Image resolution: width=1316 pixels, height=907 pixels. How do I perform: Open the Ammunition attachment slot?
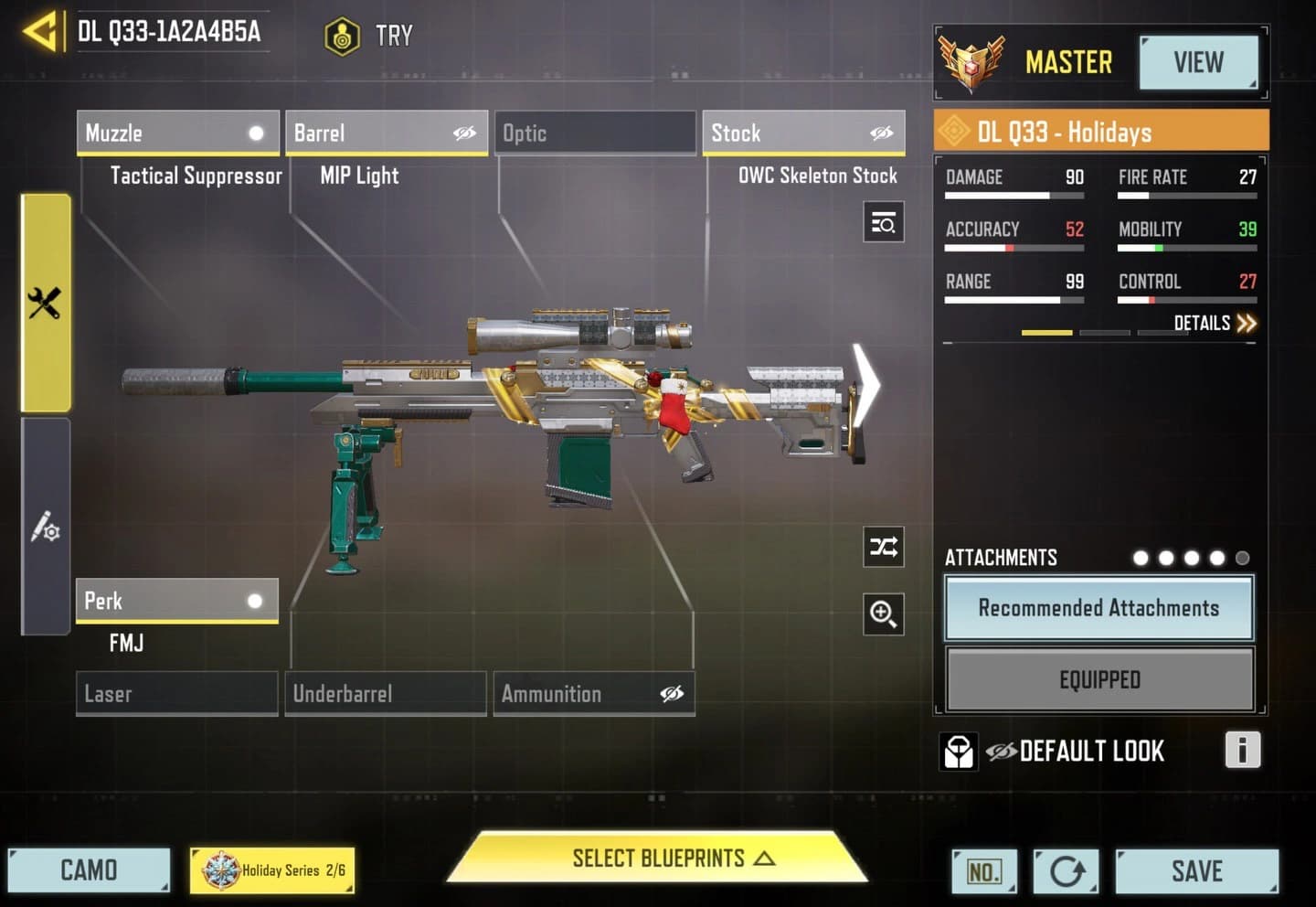594,694
